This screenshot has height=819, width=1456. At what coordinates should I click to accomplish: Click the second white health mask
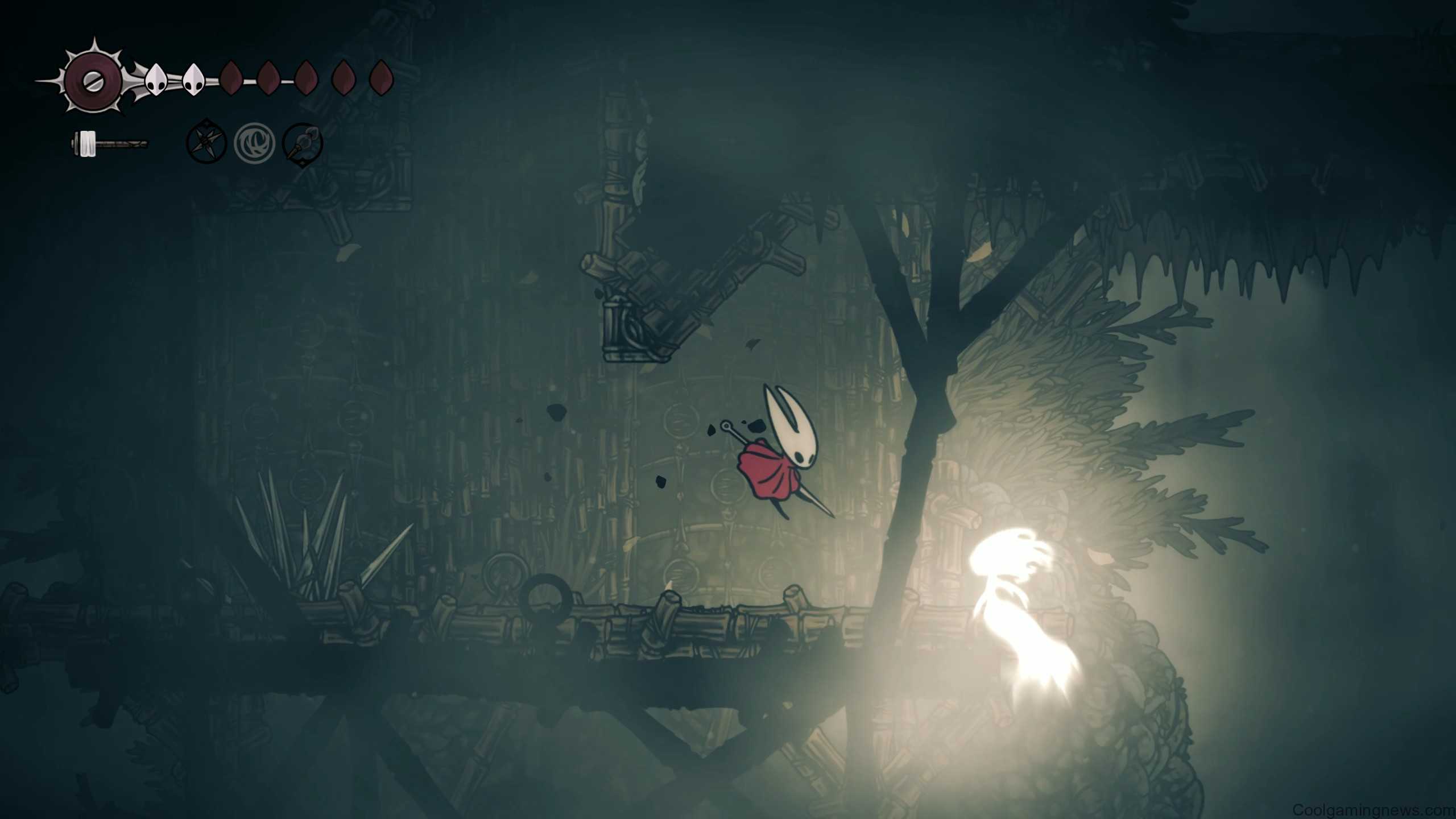point(194,80)
